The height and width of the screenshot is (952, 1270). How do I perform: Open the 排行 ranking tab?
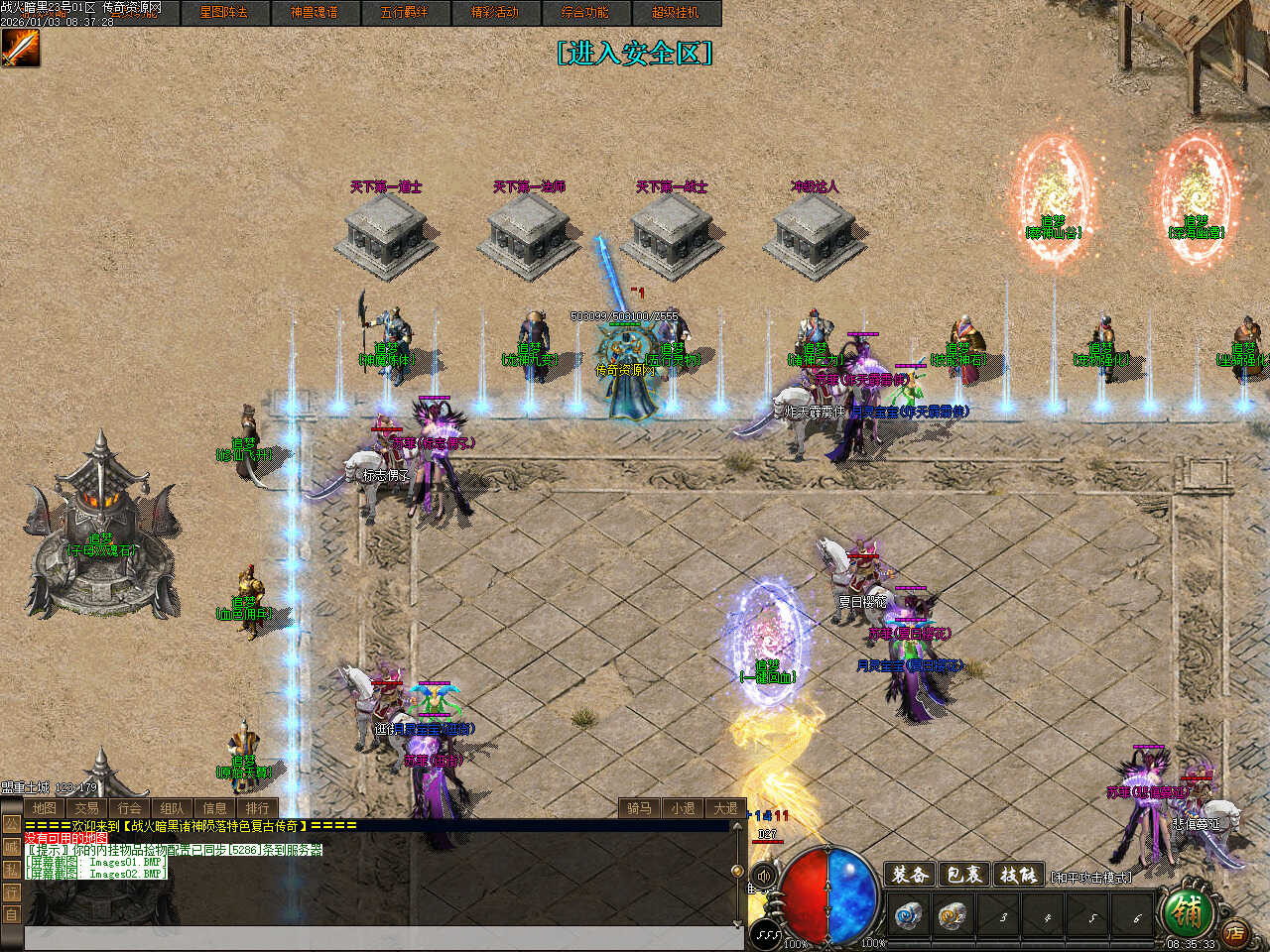[x=257, y=808]
